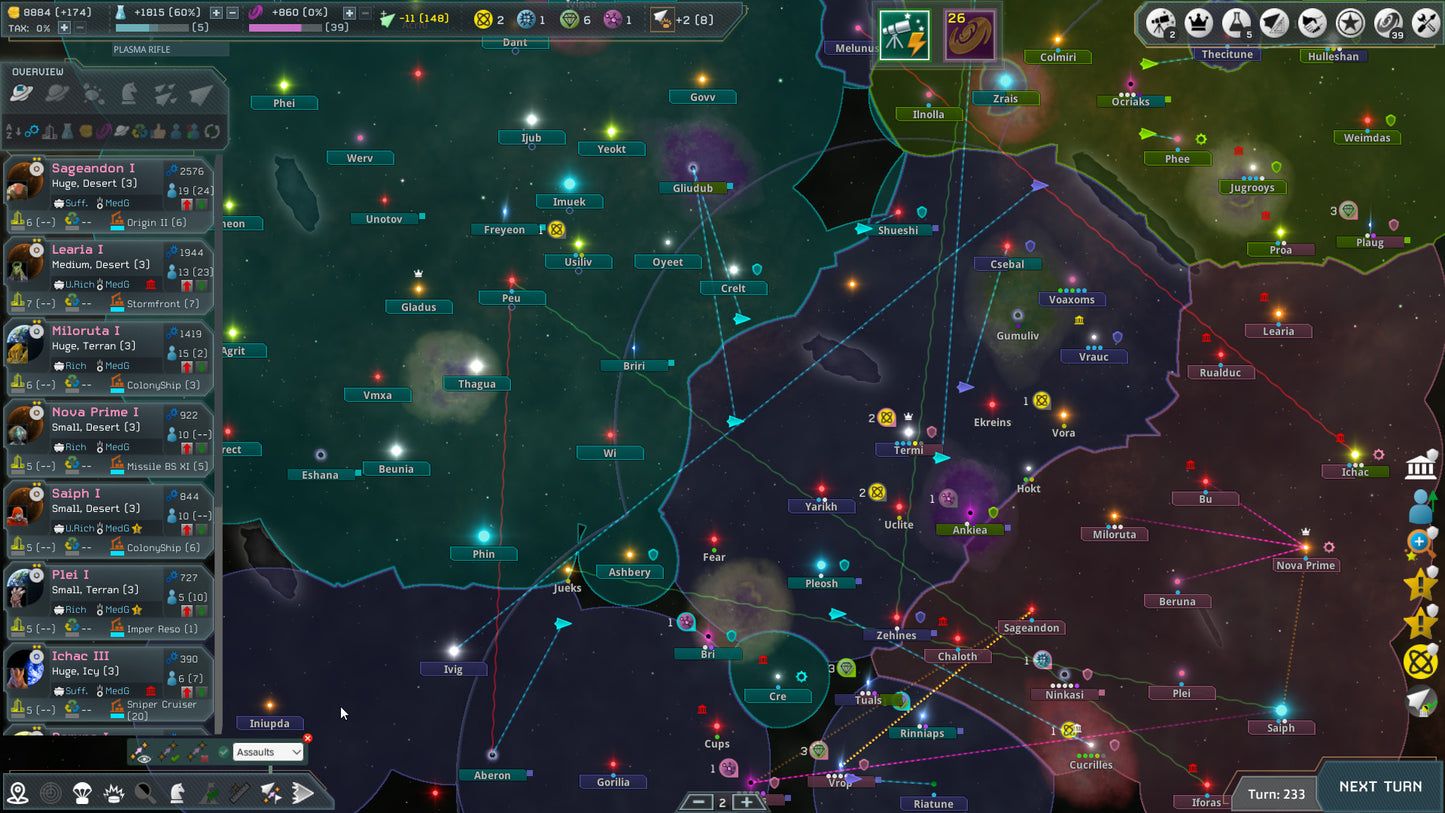End the turn with Next Turn
Viewport: 1445px width, 813px height.
(1380, 787)
